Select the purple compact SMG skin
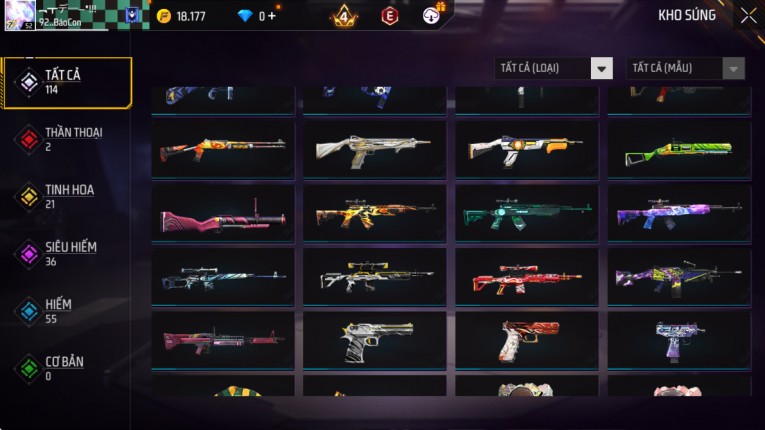This screenshot has height=430, width=765. coord(679,340)
